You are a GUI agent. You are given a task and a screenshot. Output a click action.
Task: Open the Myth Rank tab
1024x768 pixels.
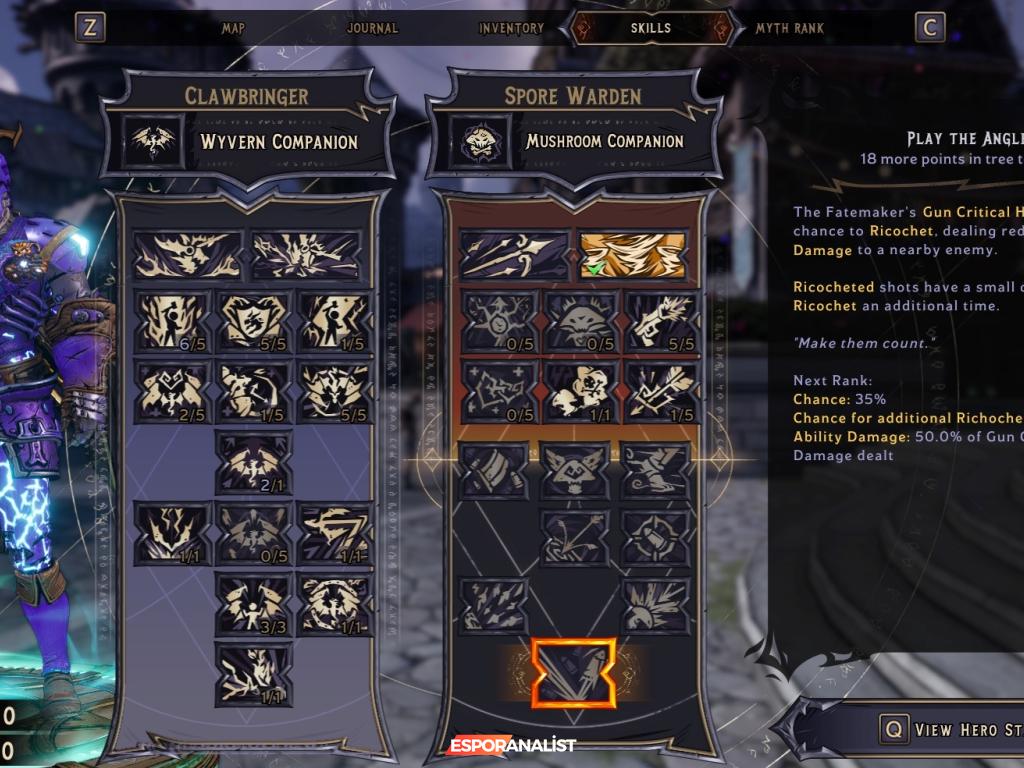point(789,28)
